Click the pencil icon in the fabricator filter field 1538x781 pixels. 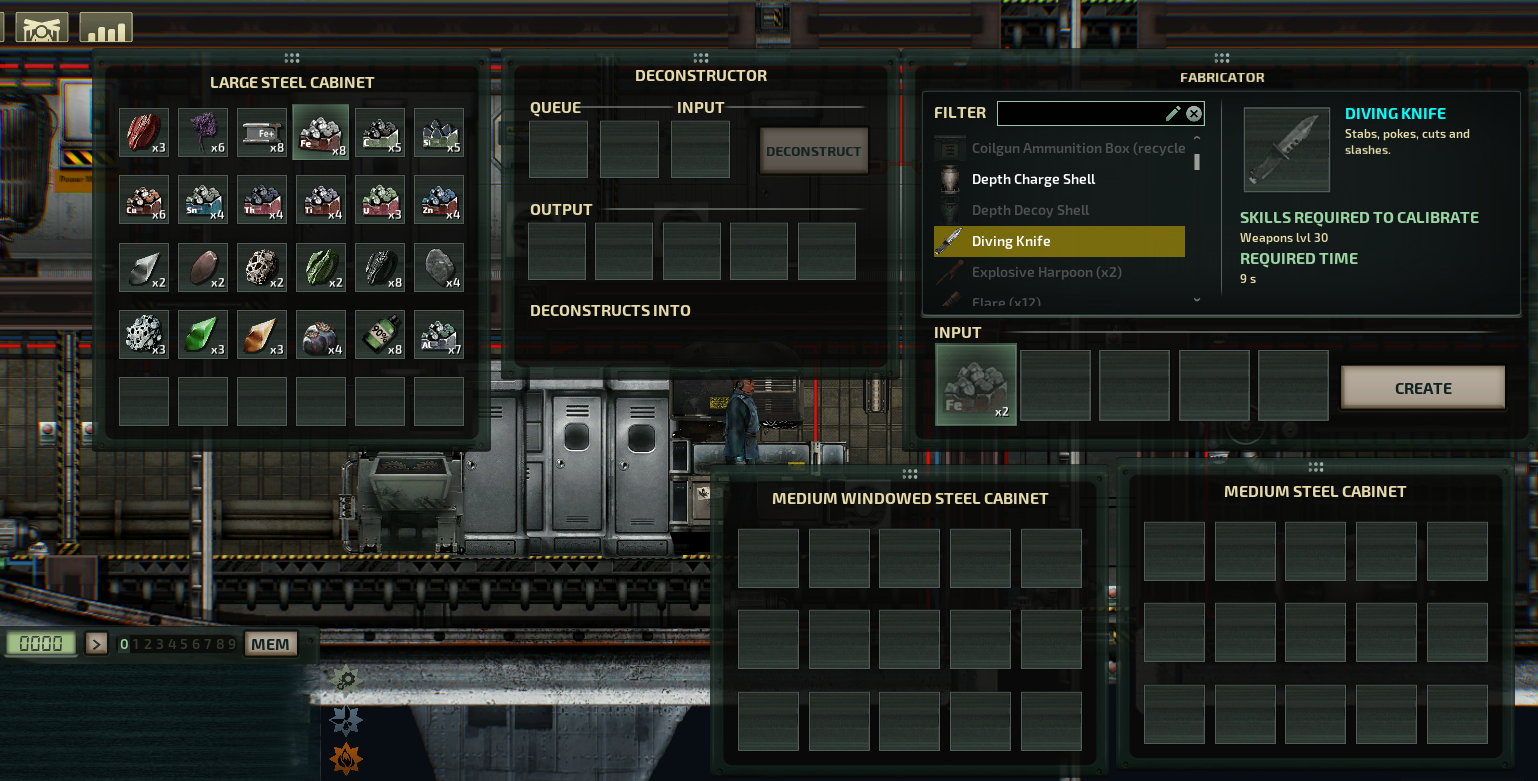point(1172,113)
